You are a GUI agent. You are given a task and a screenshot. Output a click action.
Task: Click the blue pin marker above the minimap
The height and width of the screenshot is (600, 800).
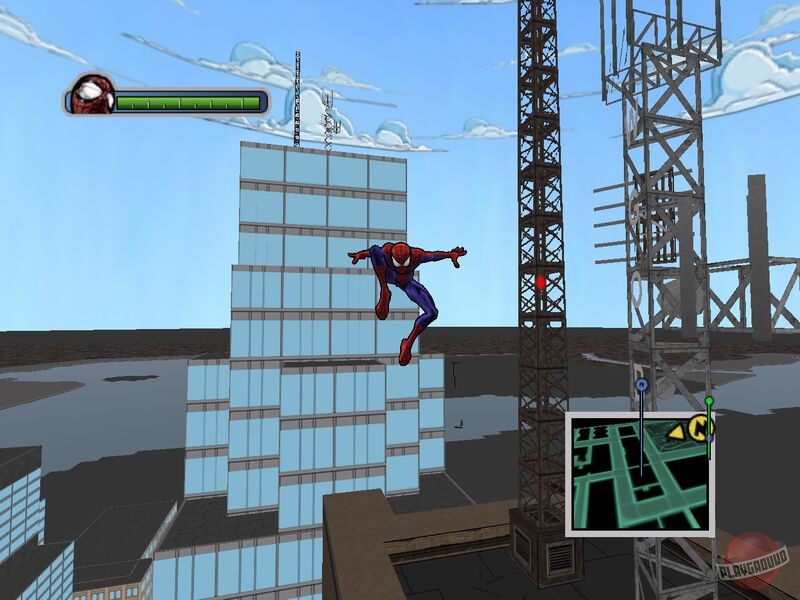tap(641, 384)
